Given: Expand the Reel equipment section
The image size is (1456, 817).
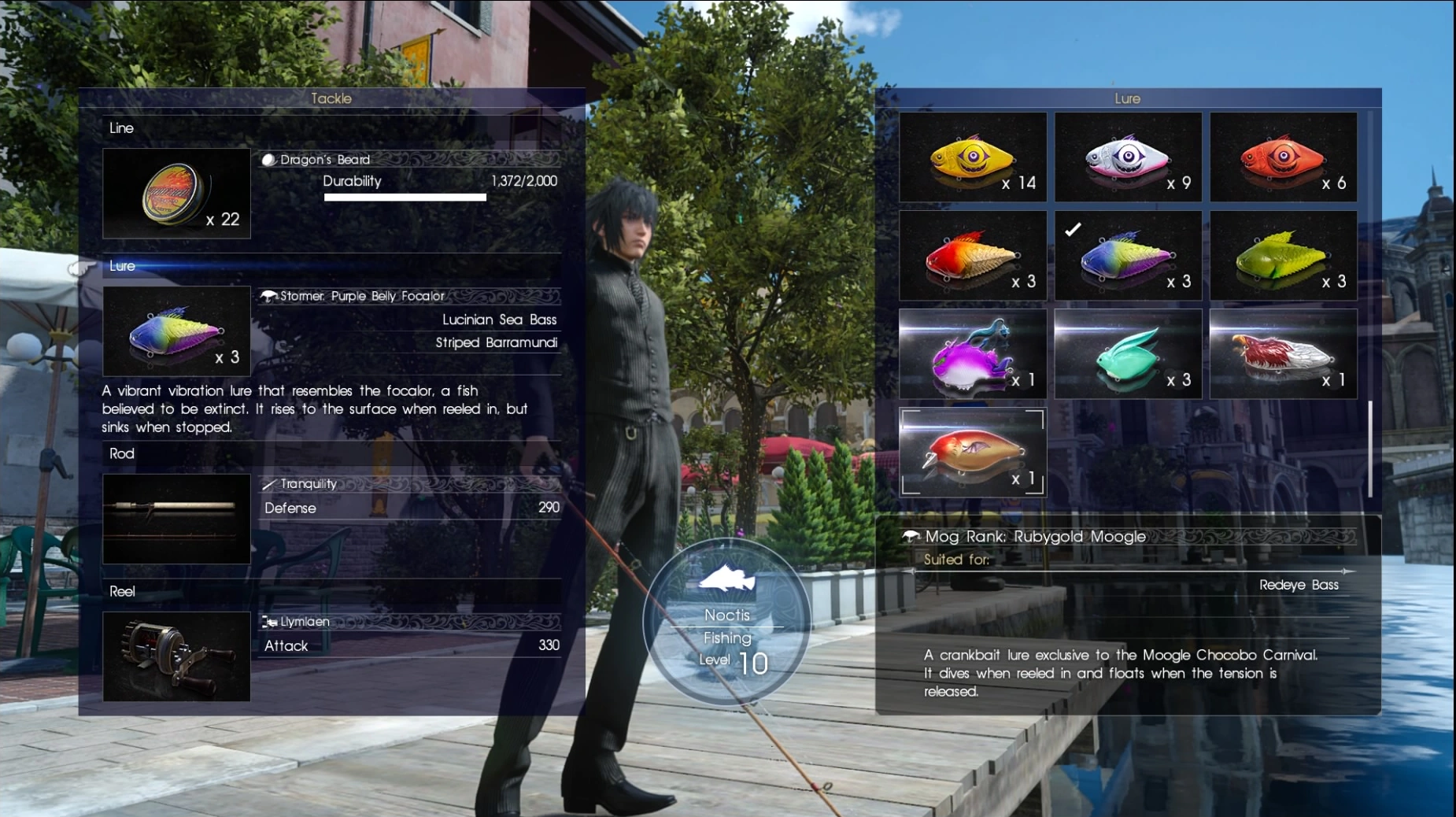Looking at the screenshot, I should 122,591.
